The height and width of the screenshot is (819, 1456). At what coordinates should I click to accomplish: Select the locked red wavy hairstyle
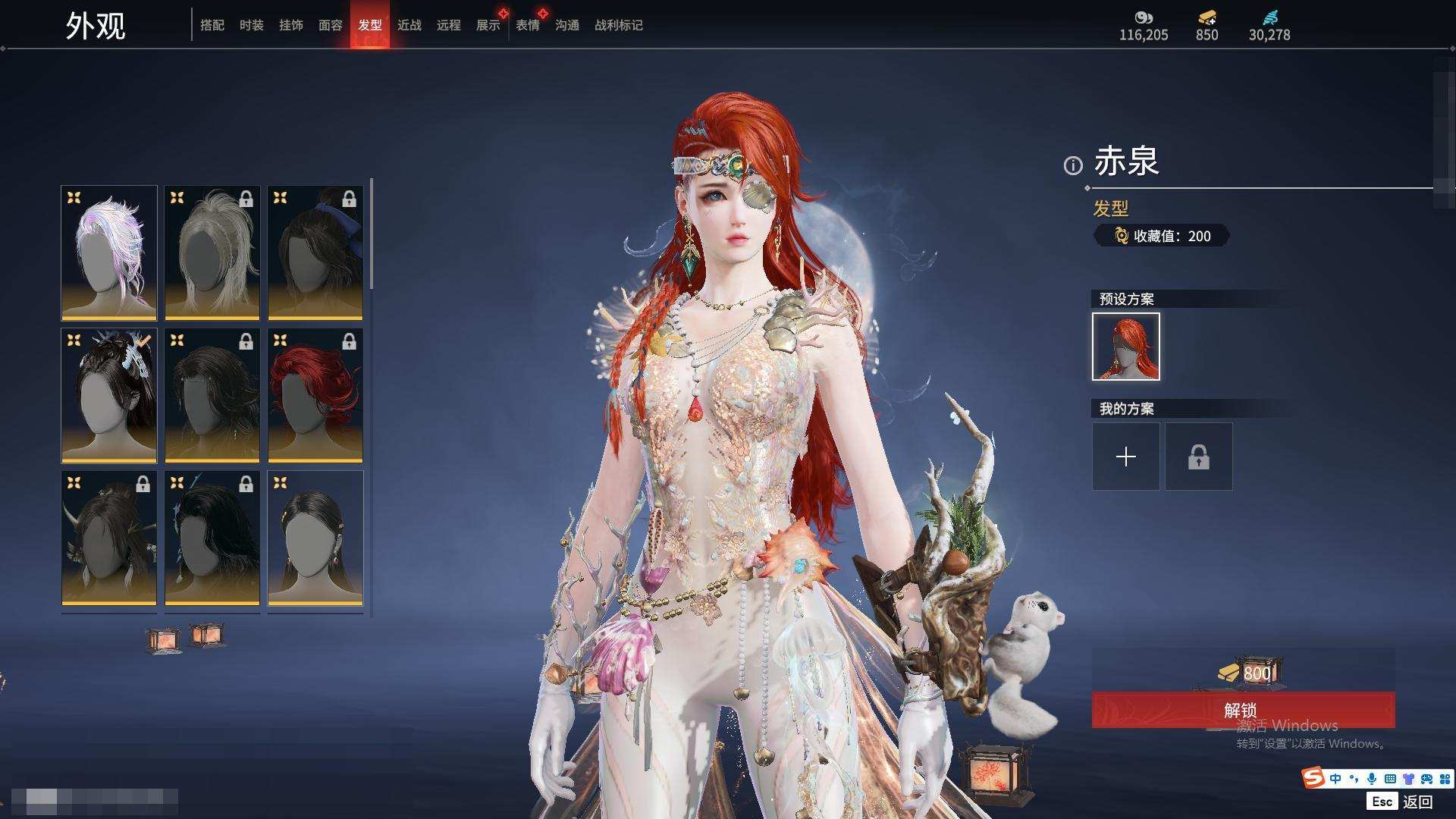point(315,395)
